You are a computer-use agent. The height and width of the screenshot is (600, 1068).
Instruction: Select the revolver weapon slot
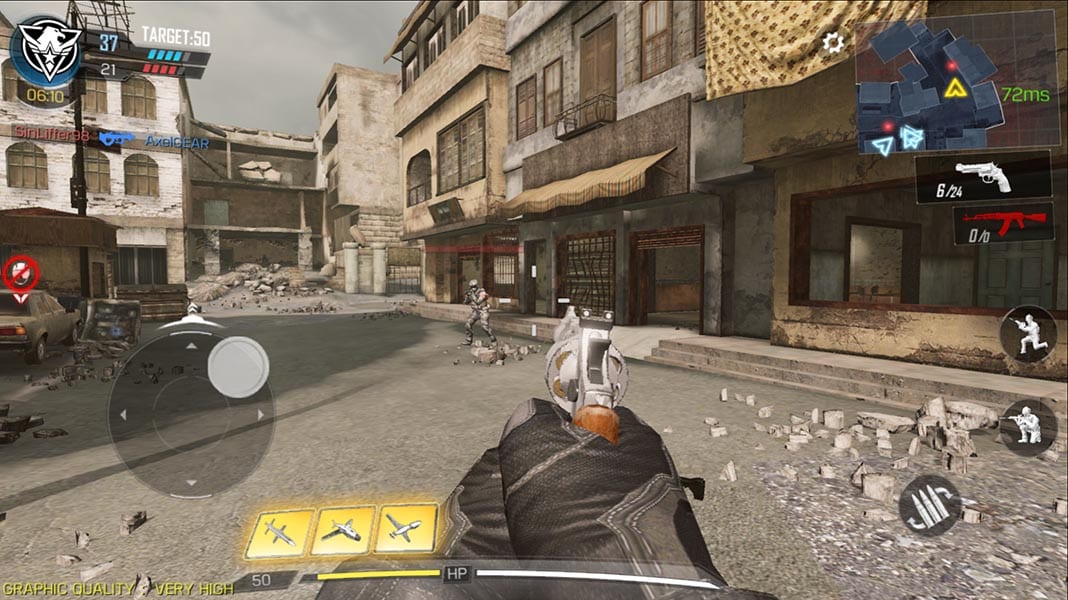pyautogui.click(x=983, y=177)
